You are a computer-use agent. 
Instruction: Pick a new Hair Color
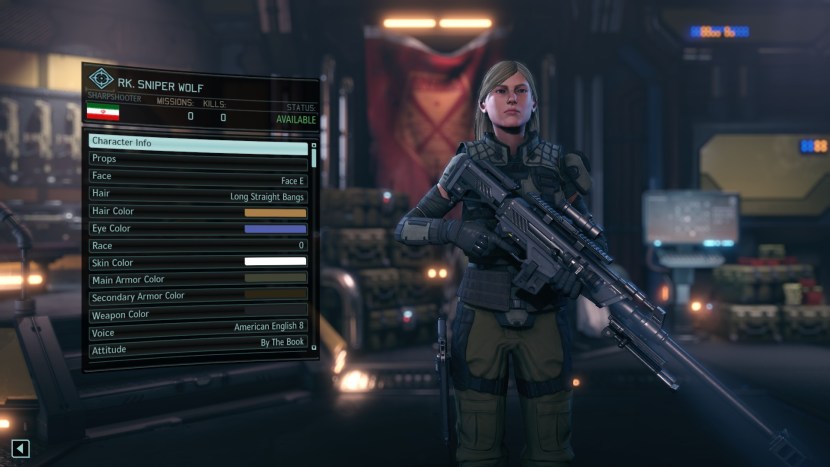[x=197, y=211]
